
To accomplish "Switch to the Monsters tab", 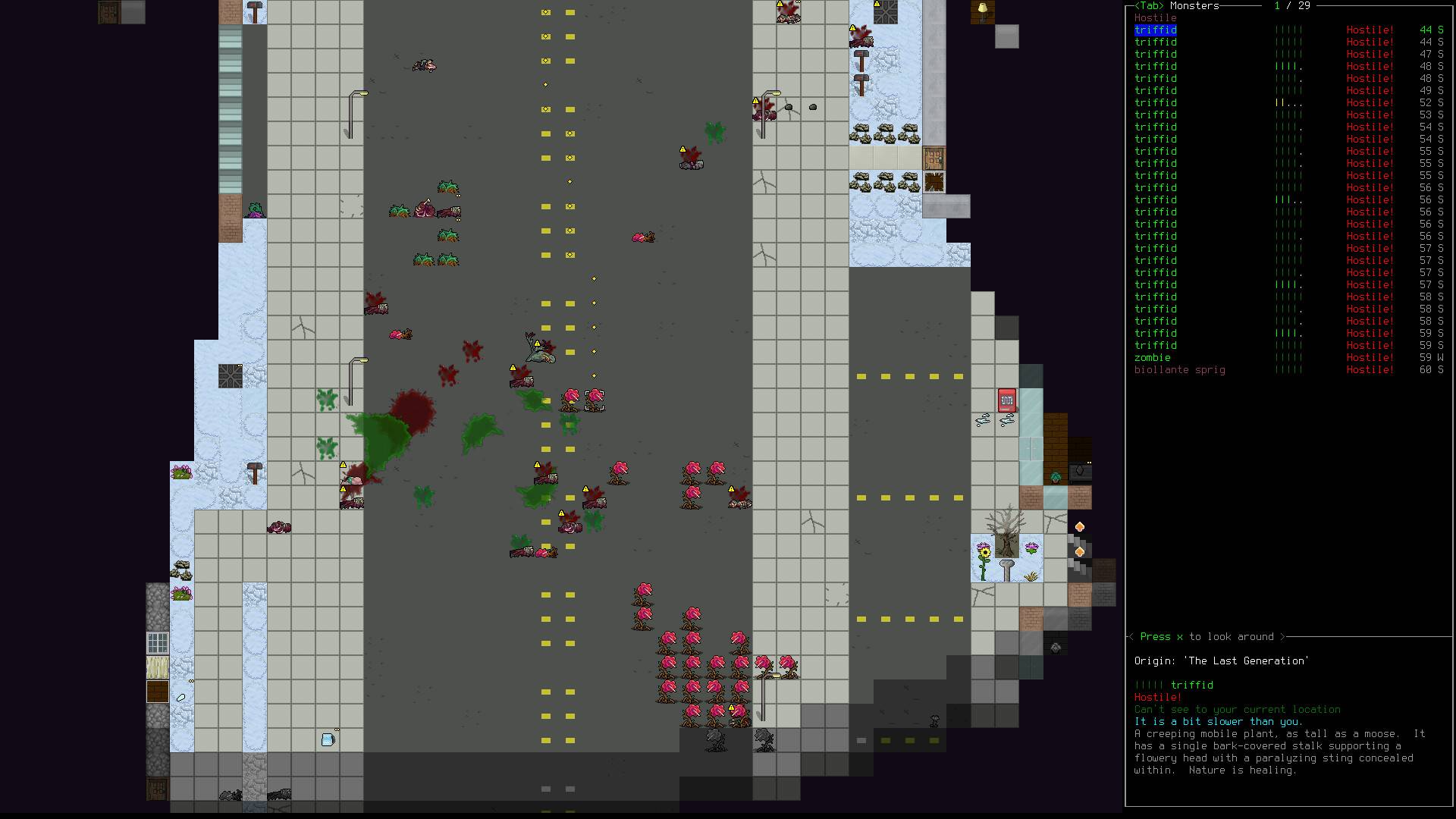I will point(1160,6).
